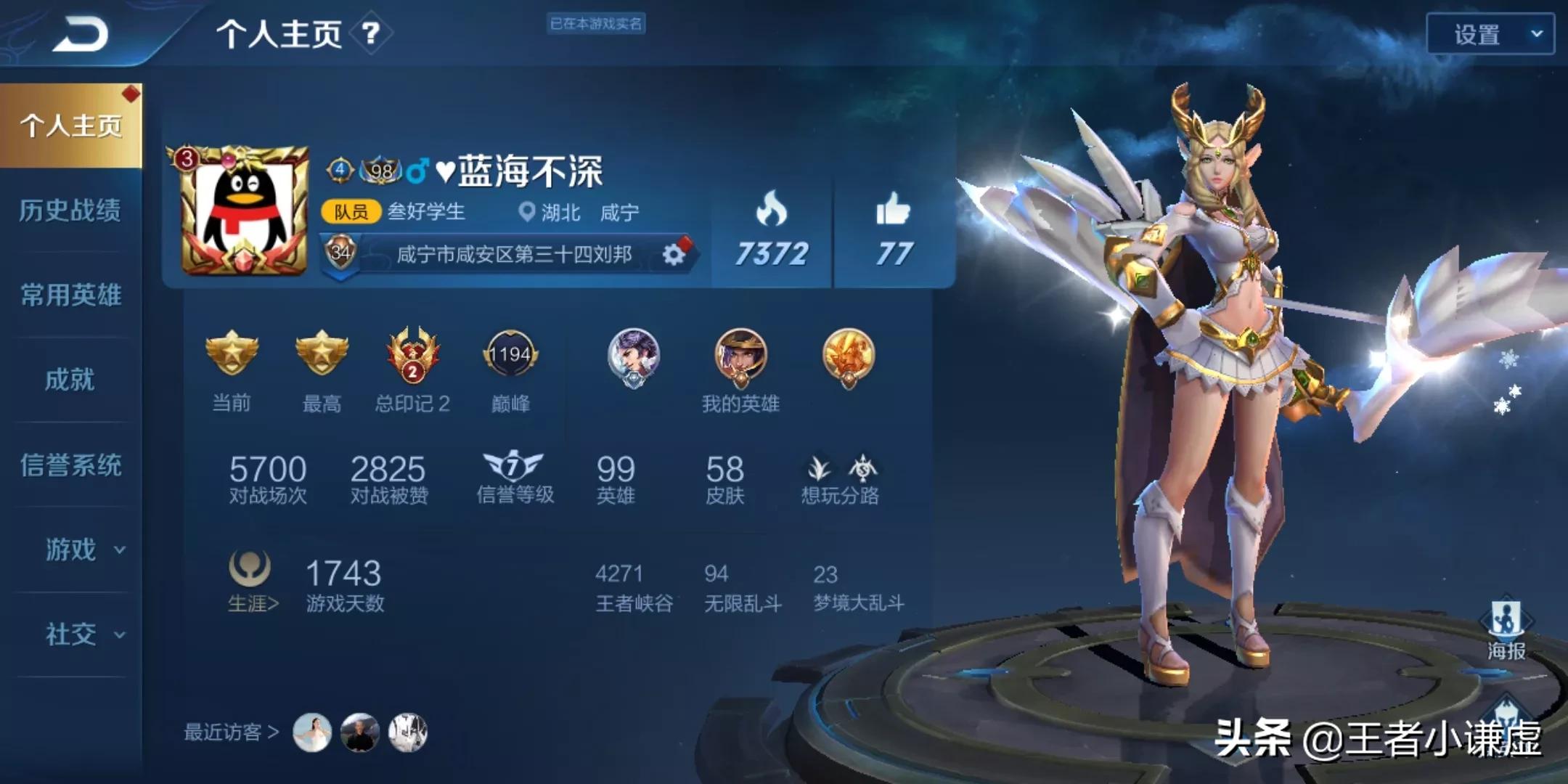Select the 个人主页 tab
Viewport: 1568px width, 784px height.
pos(71,126)
